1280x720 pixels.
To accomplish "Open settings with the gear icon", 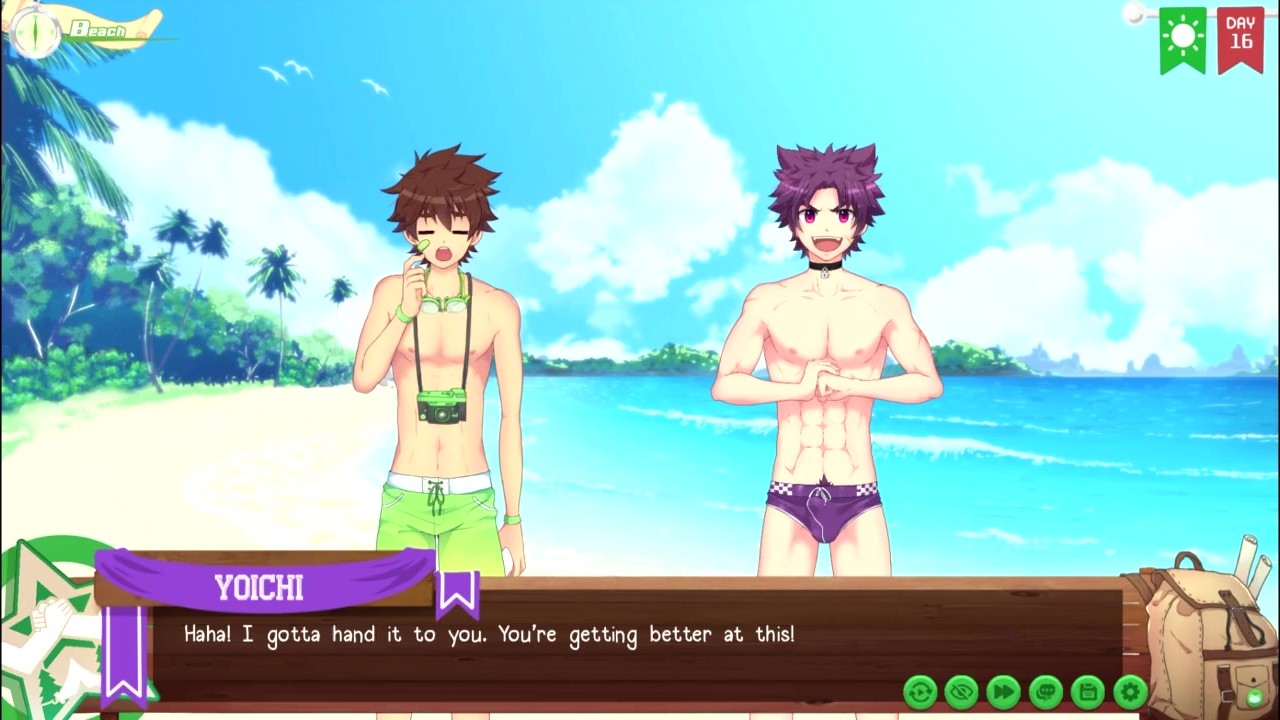I will (x=1129, y=691).
